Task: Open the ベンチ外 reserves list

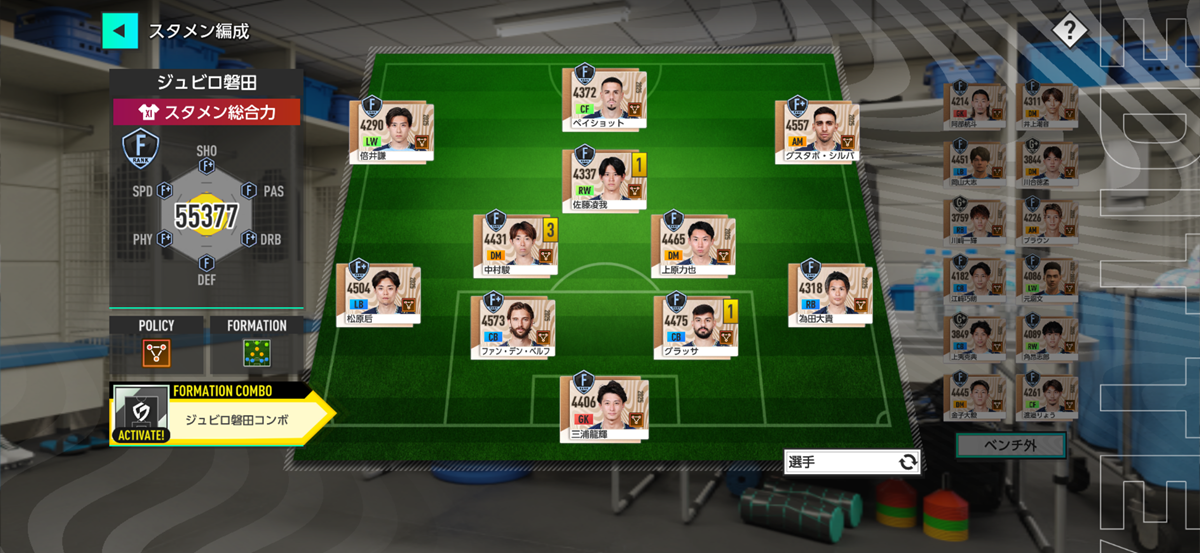Action: click(x=1010, y=444)
